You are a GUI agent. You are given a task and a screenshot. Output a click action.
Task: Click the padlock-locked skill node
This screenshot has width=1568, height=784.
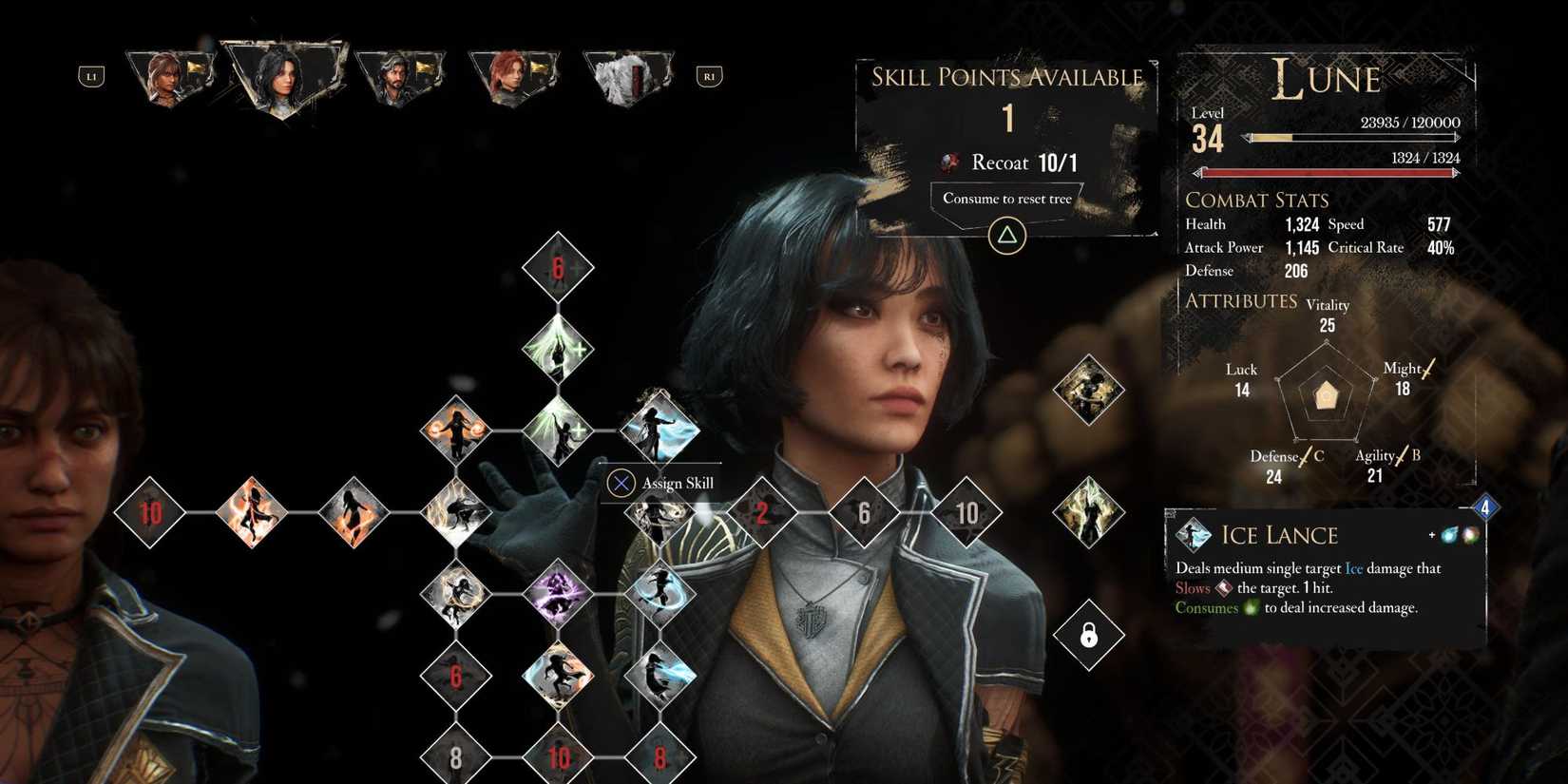[1089, 635]
